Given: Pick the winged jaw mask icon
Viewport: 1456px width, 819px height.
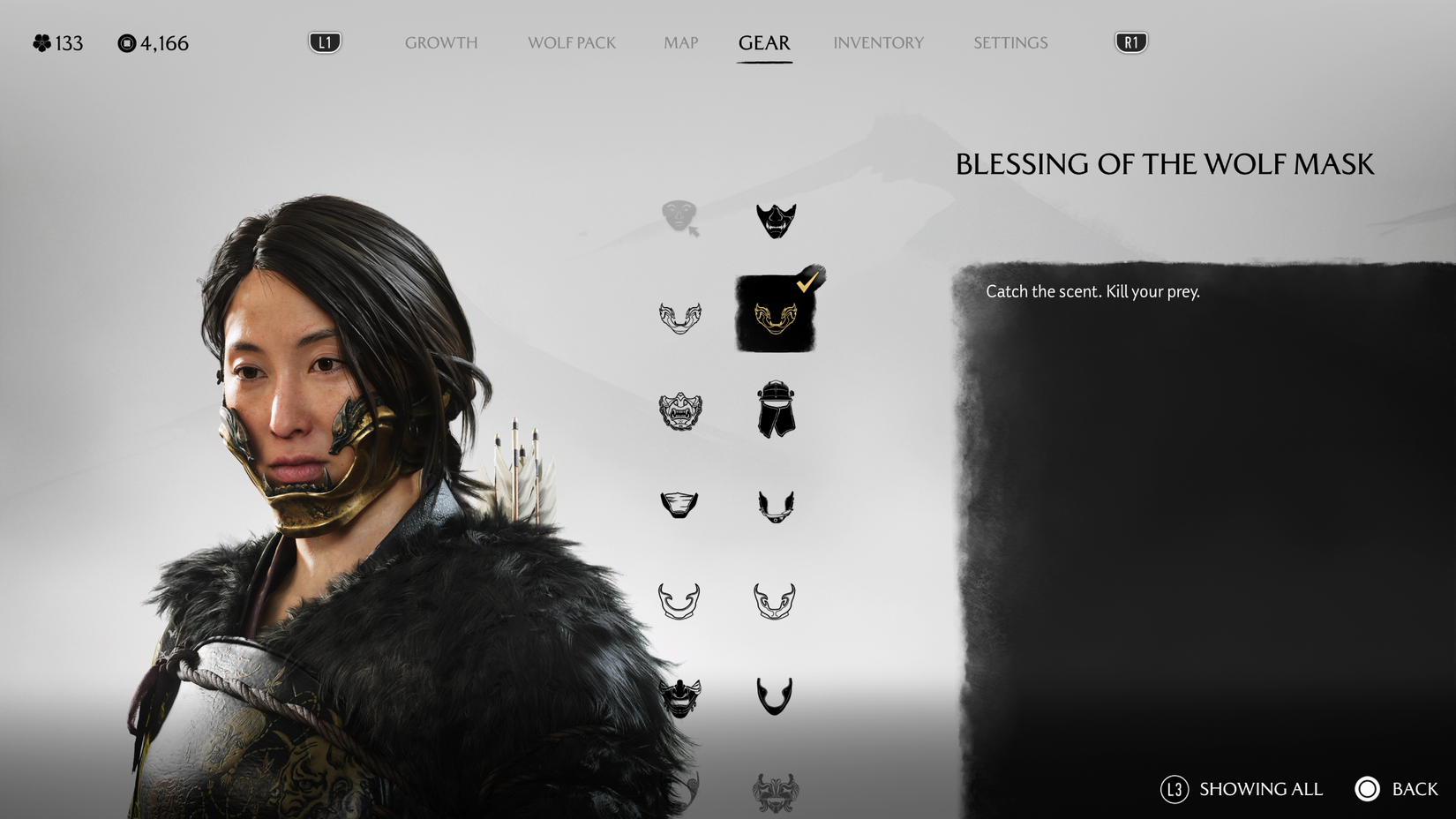Looking at the screenshot, I should [777, 505].
